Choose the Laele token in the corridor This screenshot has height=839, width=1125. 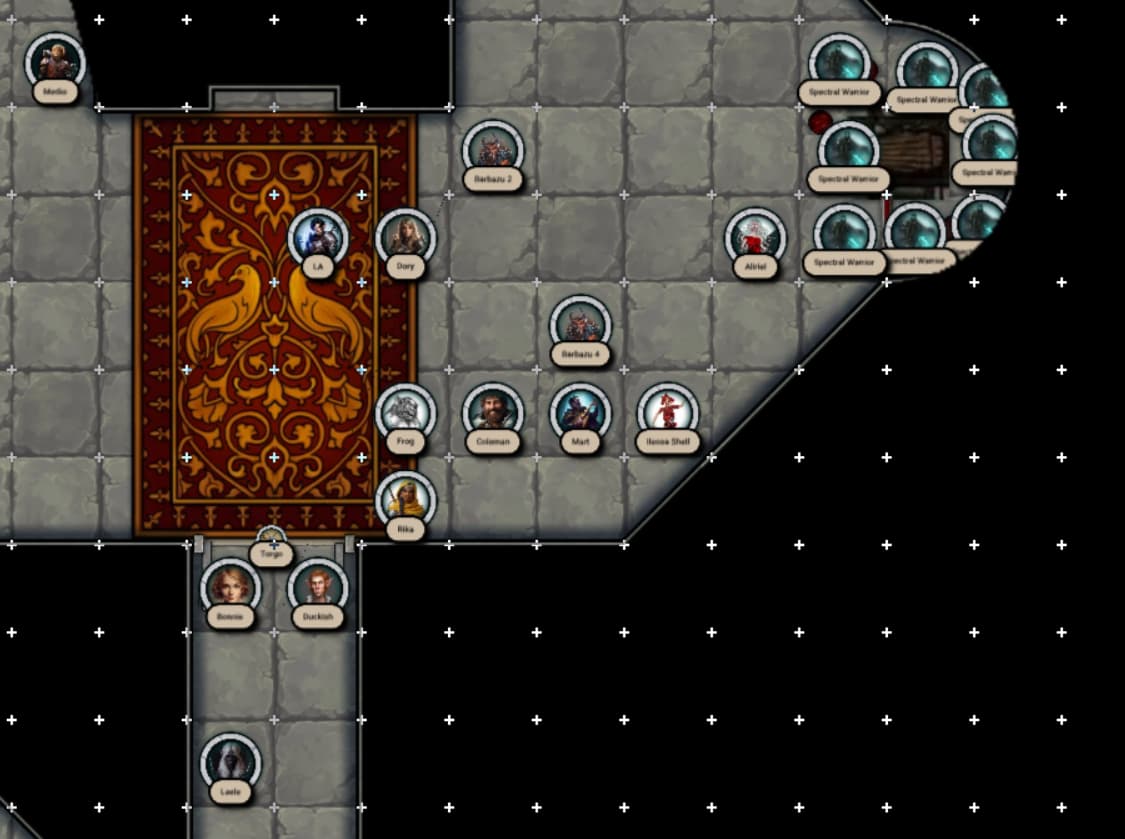[230, 764]
